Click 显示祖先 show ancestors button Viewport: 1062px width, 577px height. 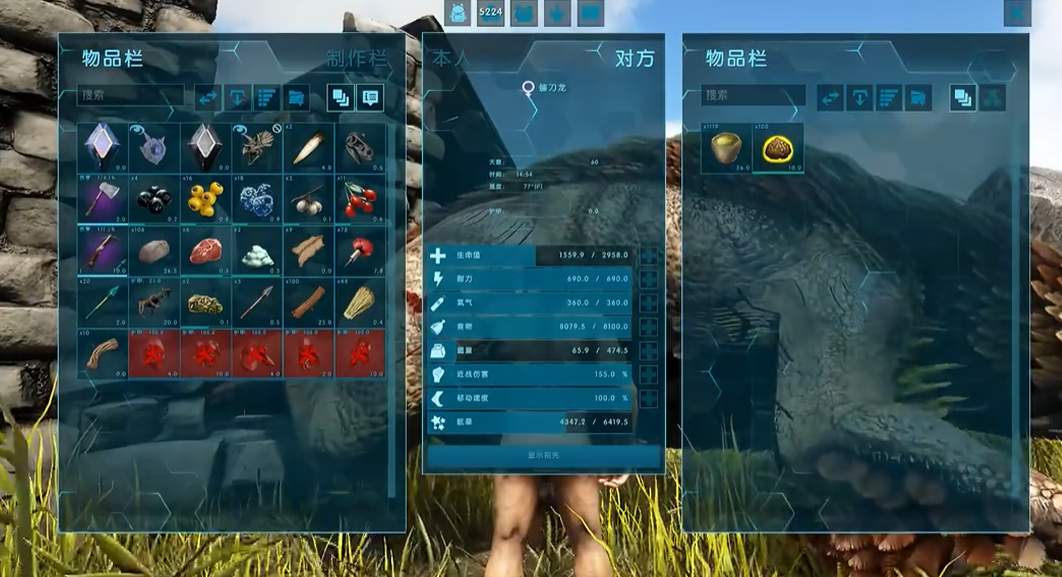(544, 455)
